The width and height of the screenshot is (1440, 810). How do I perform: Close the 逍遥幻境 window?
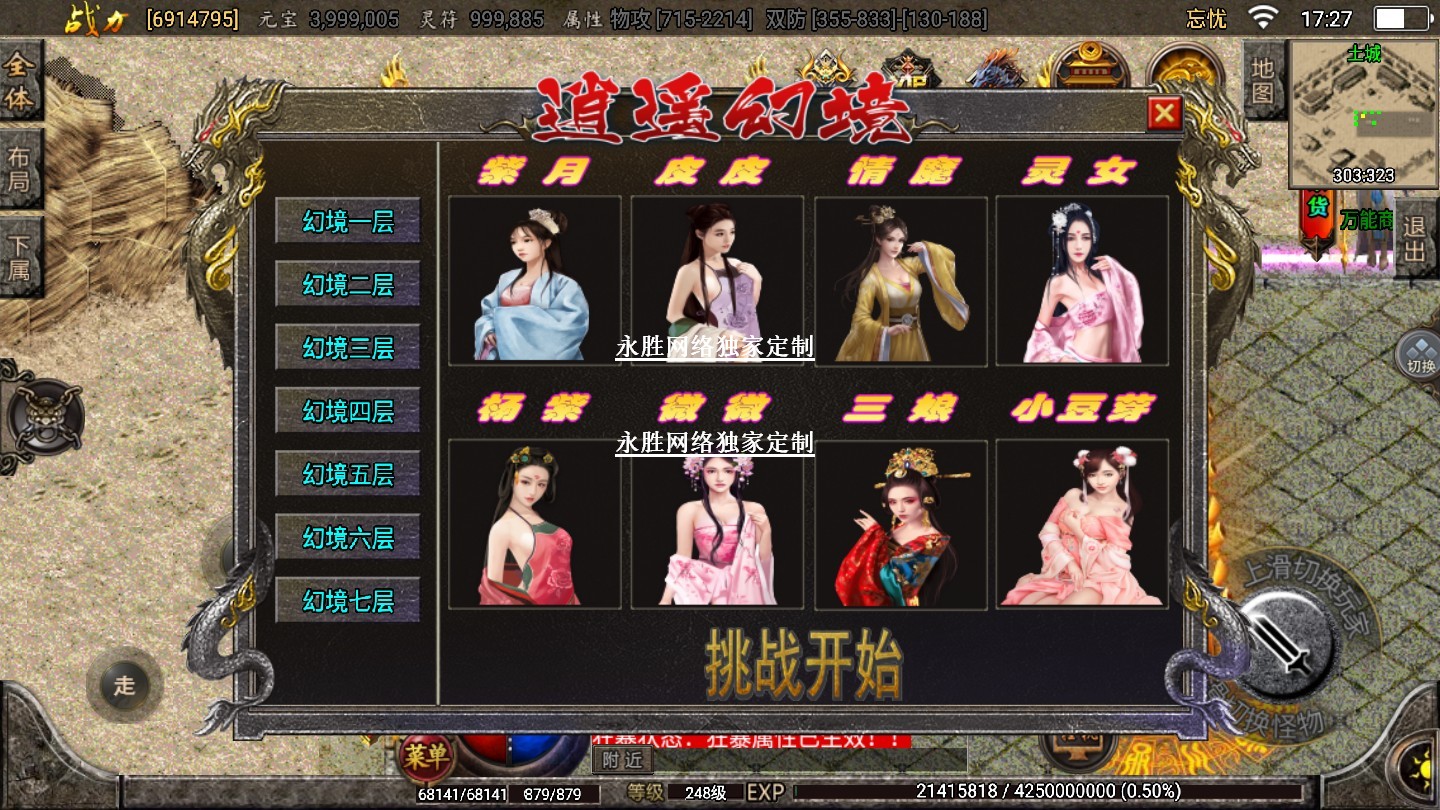[x=1164, y=114]
